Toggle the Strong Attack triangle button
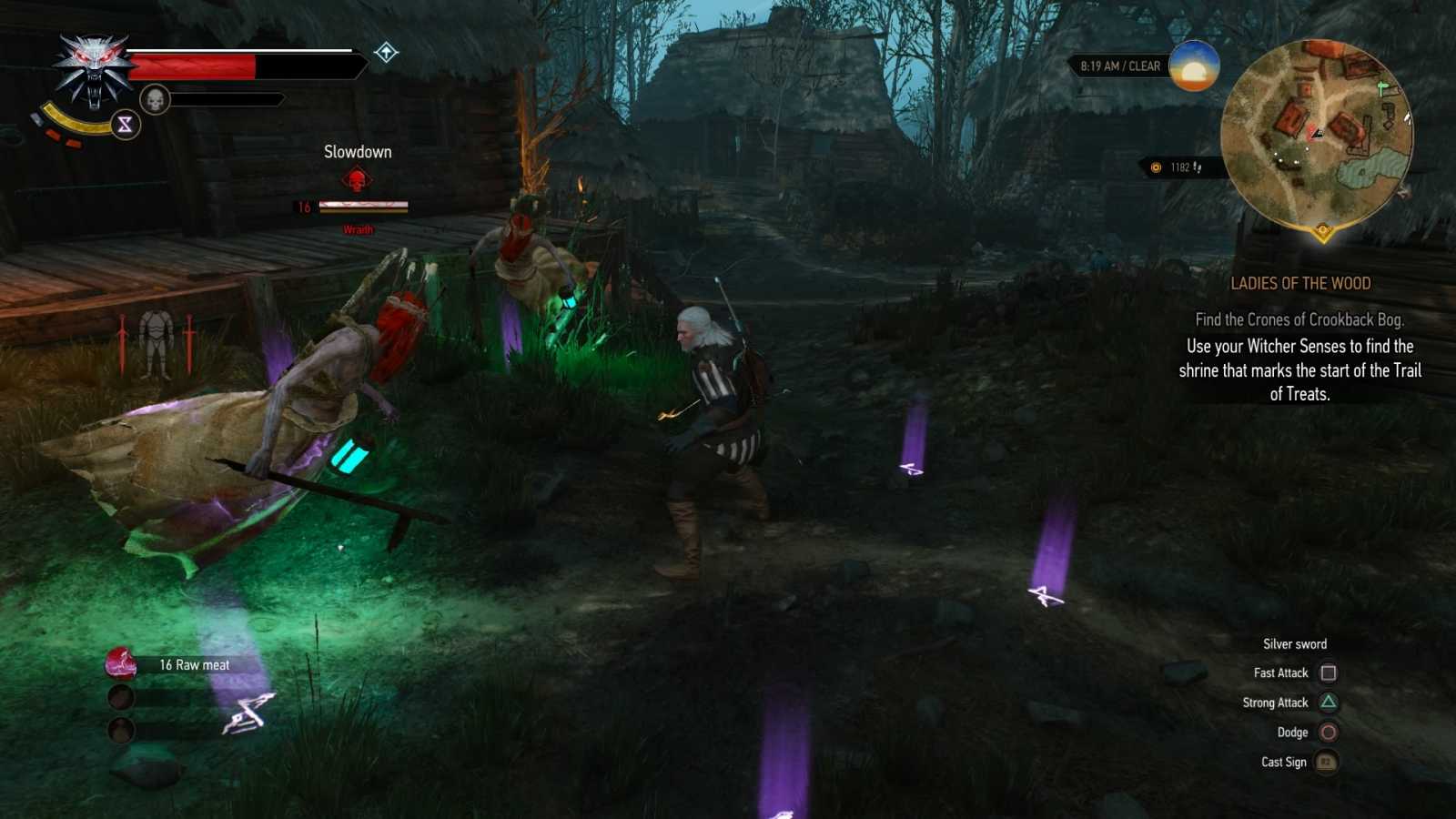This screenshot has height=819, width=1456. click(x=1329, y=702)
